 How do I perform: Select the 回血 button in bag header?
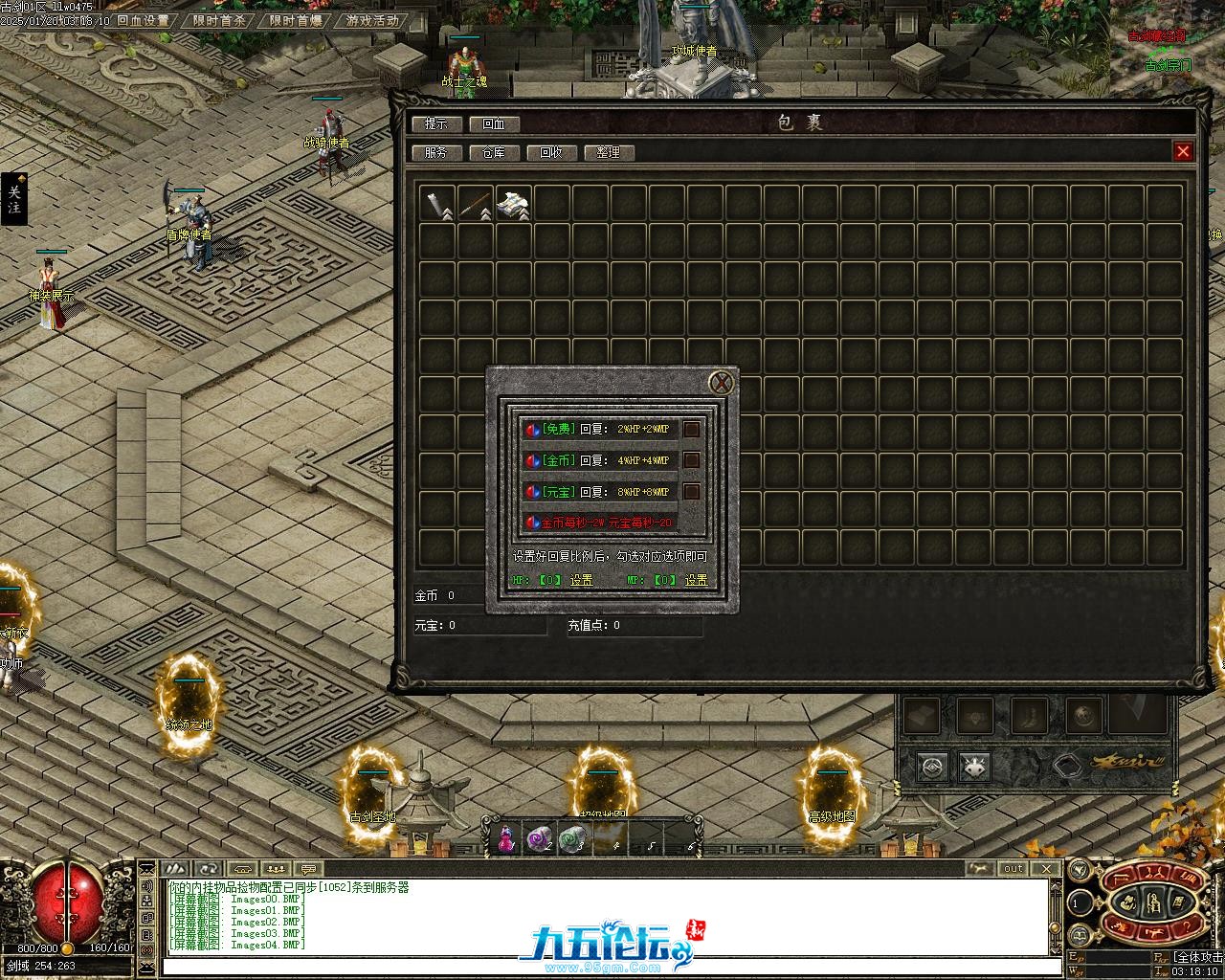point(494,123)
